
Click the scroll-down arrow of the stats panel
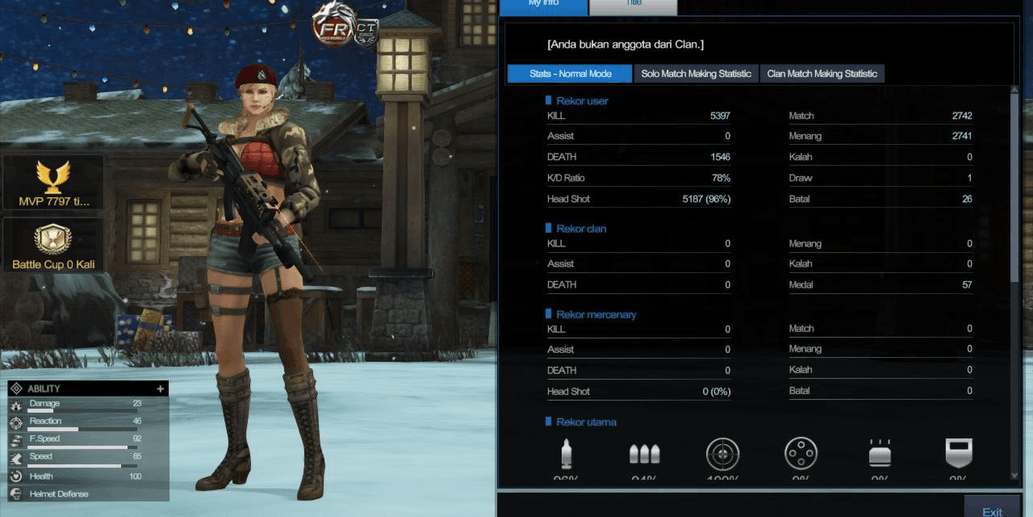(x=1016, y=477)
